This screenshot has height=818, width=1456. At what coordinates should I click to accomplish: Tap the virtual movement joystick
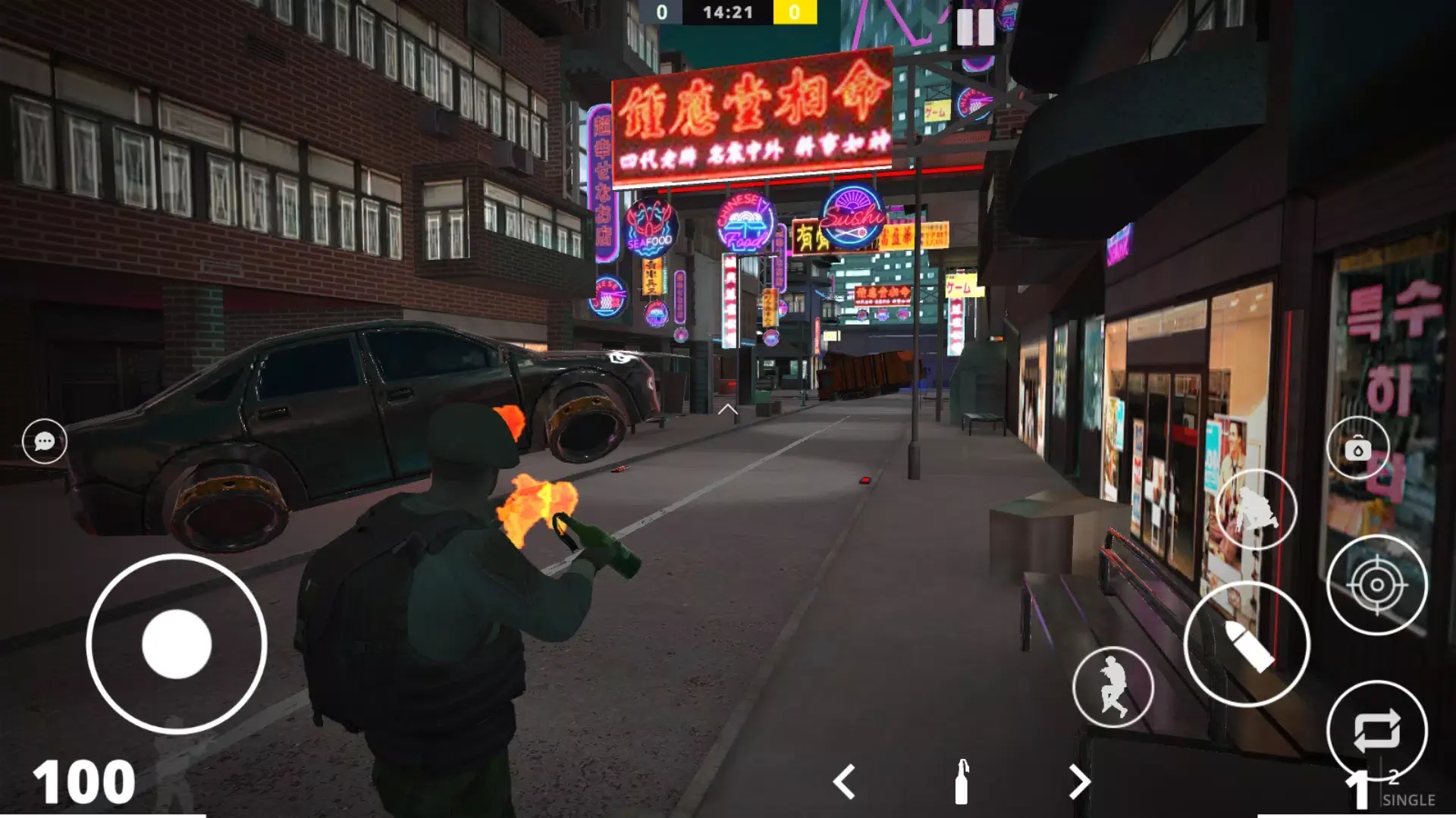(x=177, y=644)
